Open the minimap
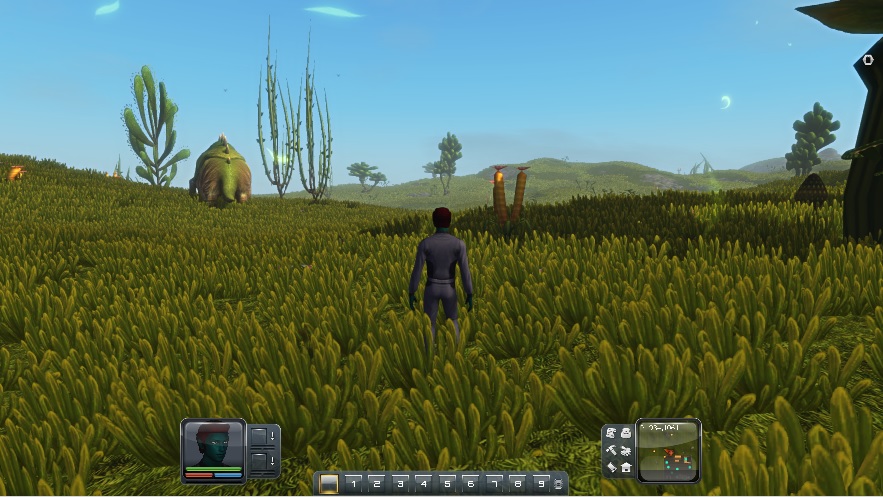The width and height of the screenshot is (883, 497). [669, 450]
